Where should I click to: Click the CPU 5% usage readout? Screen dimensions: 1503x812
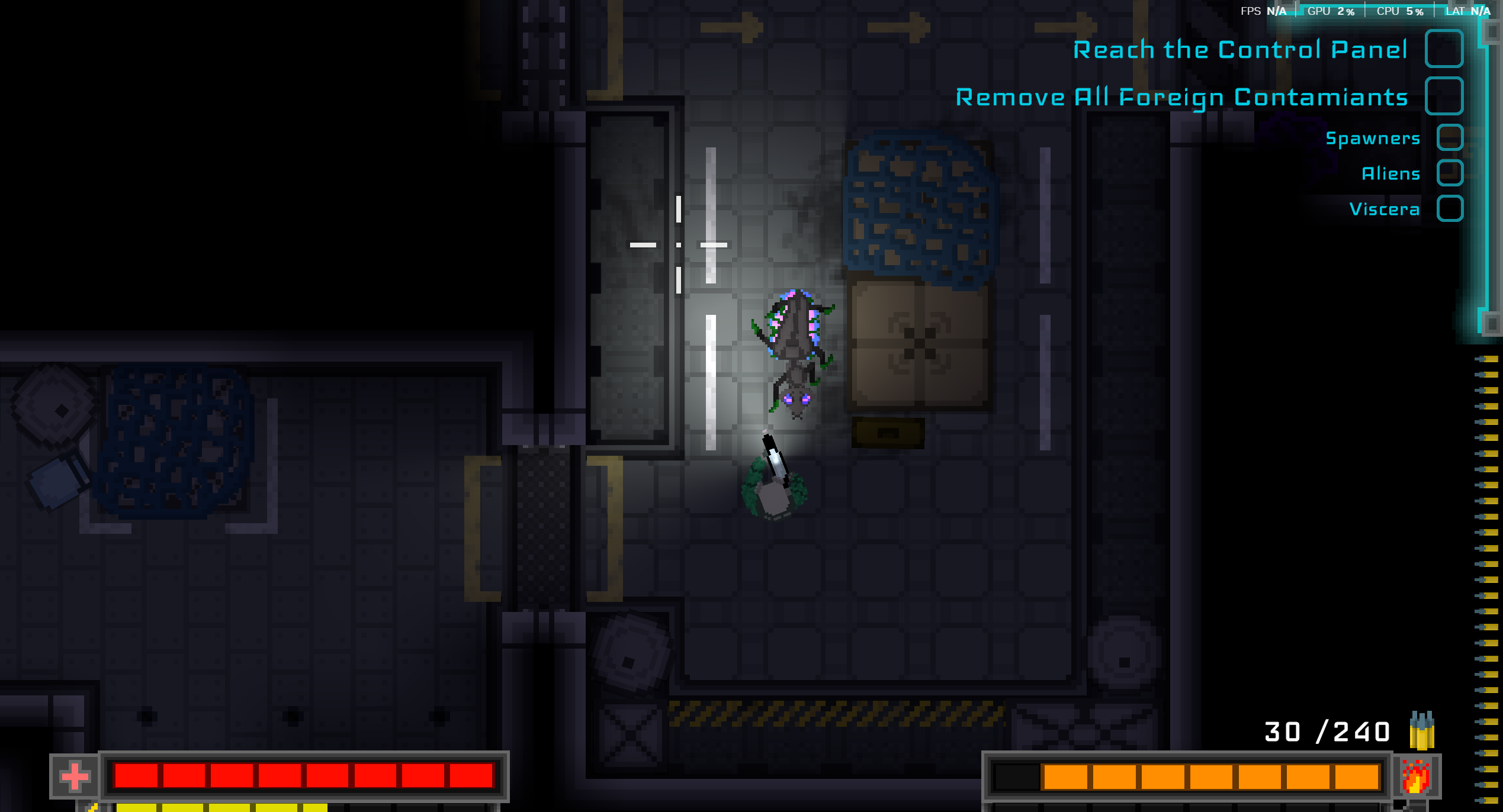[x=1399, y=11]
